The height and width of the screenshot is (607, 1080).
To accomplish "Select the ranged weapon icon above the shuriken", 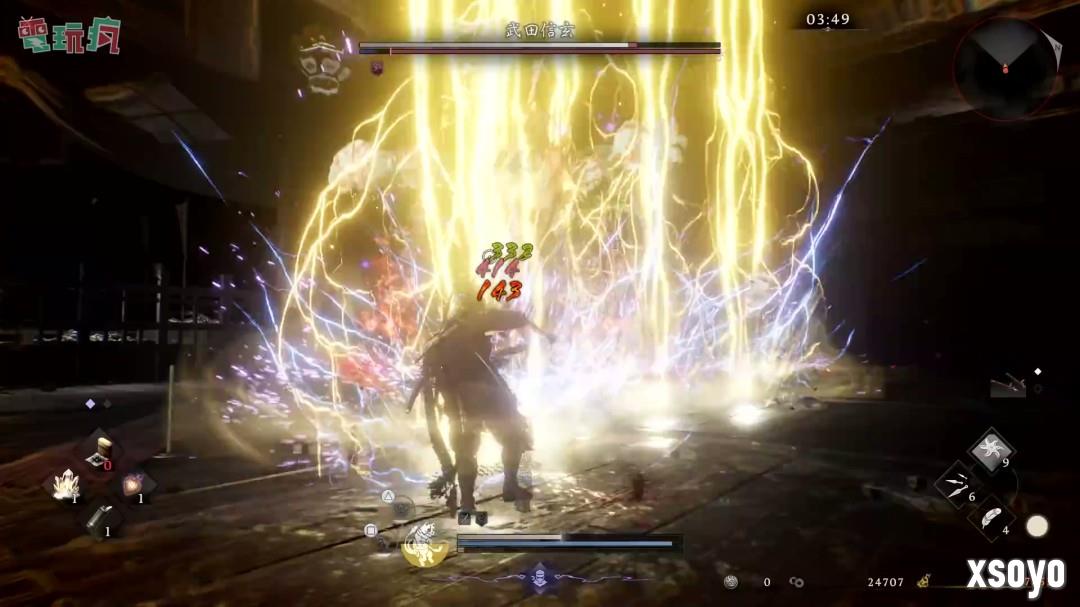I will coord(1008,385).
